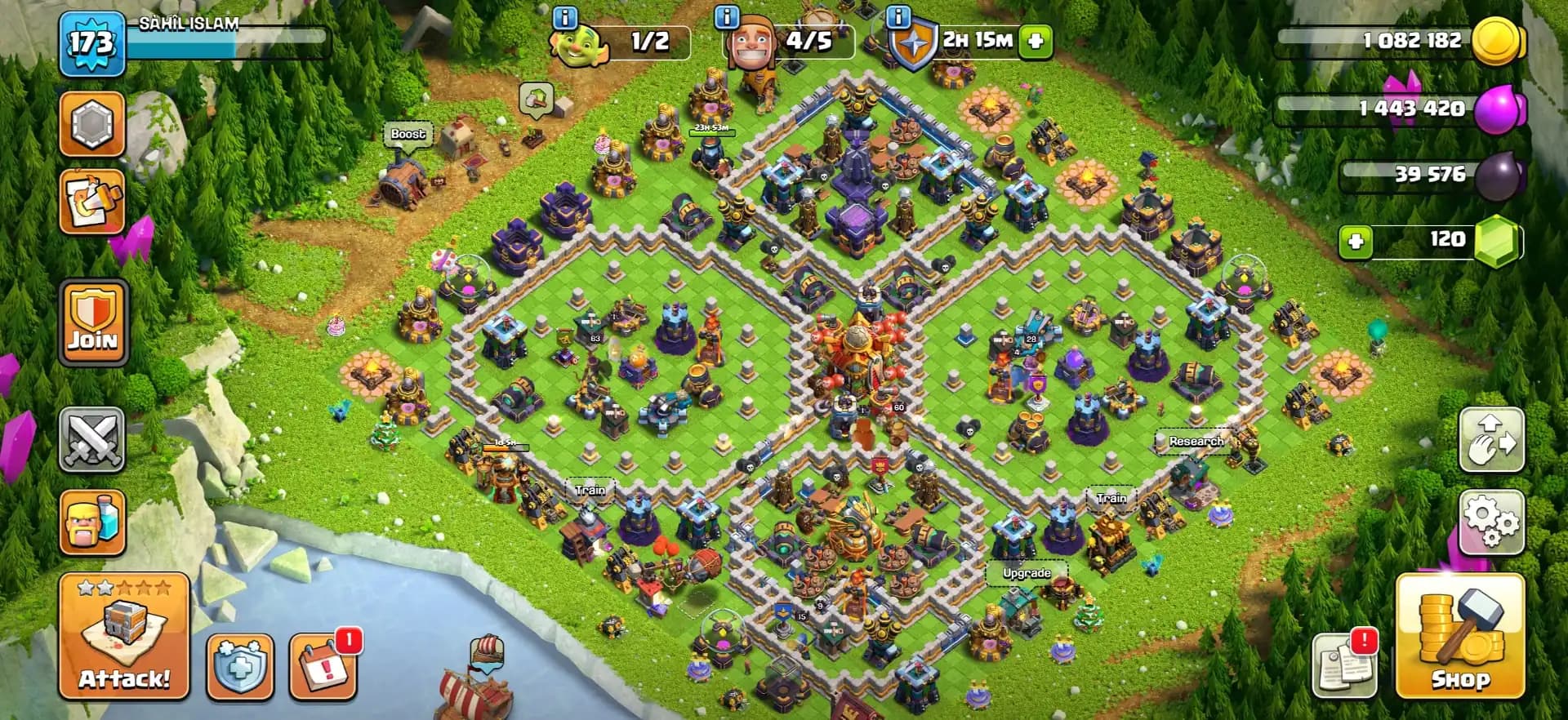Tap the Boost label above the clock tower

tap(408, 133)
